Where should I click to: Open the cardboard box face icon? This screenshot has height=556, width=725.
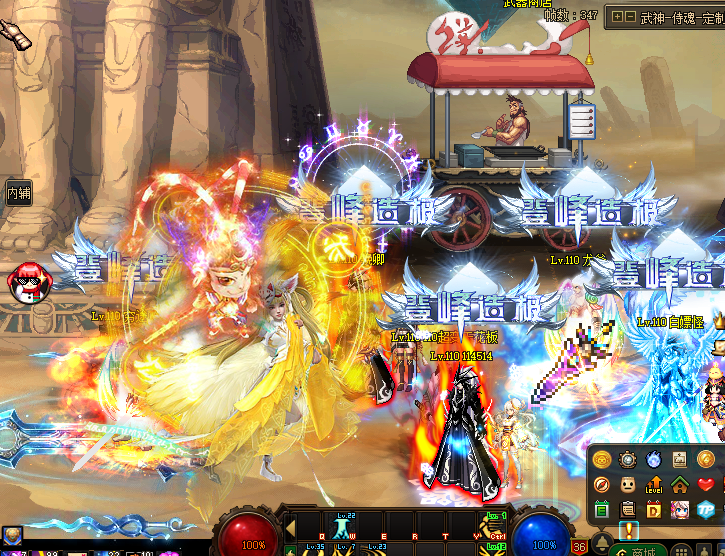tap(628, 486)
